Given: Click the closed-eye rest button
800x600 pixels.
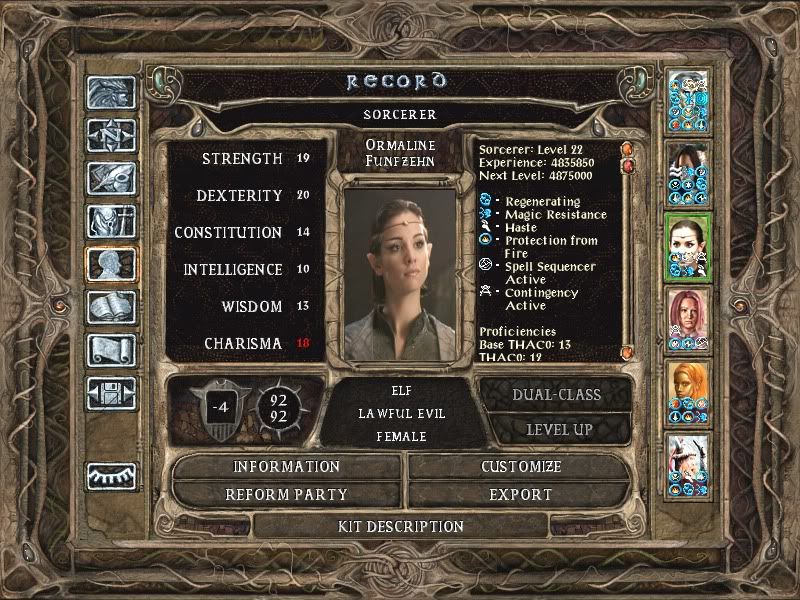Looking at the screenshot, I should [x=111, y=475].
